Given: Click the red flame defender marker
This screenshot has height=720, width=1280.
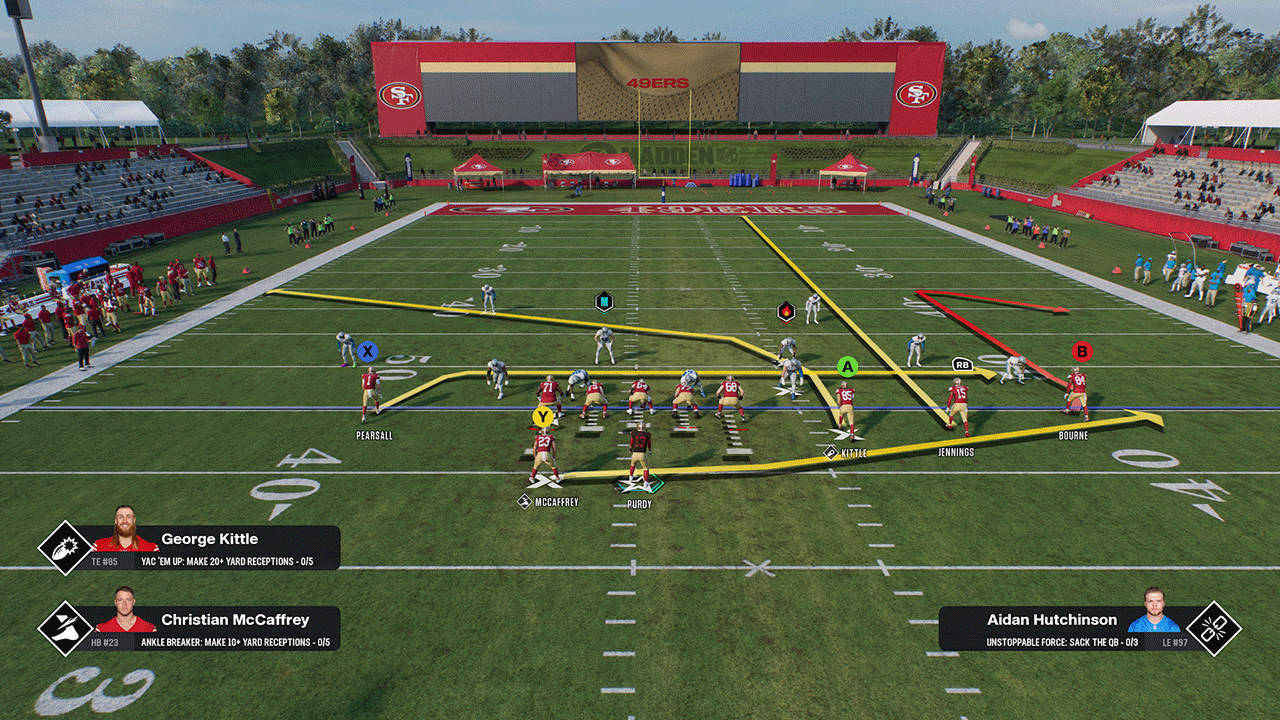Looking at the screenshot, I should 786,312.
